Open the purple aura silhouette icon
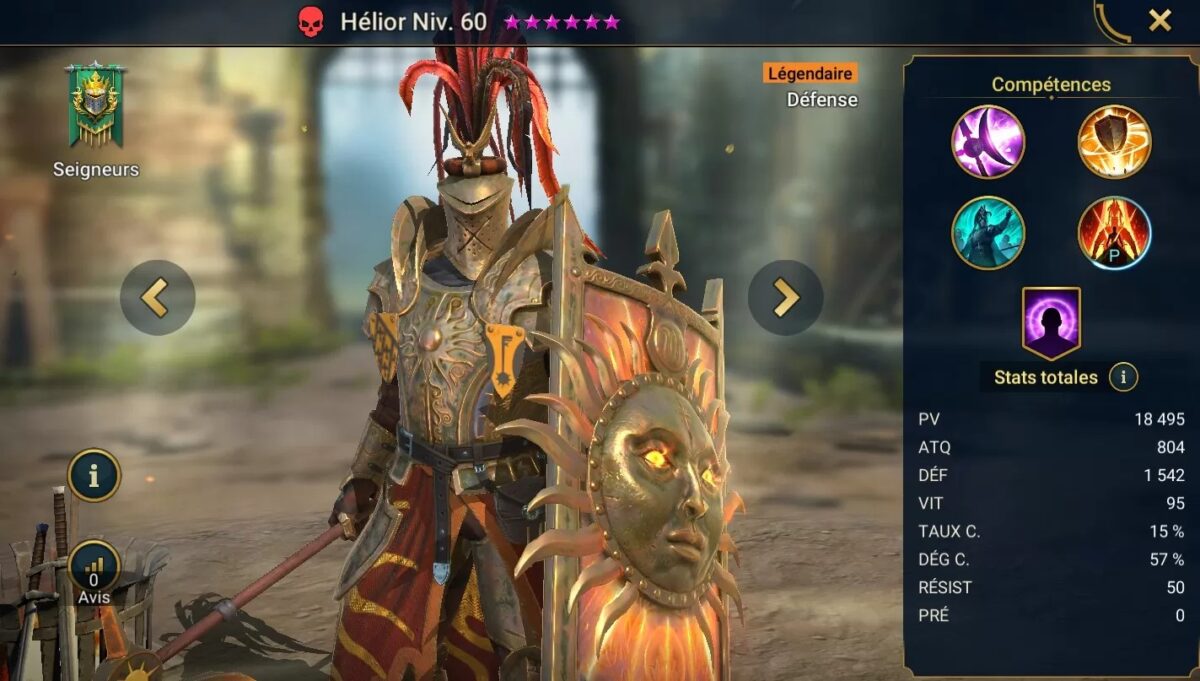The image size is (1200, 681). [x=1051, y=322]
